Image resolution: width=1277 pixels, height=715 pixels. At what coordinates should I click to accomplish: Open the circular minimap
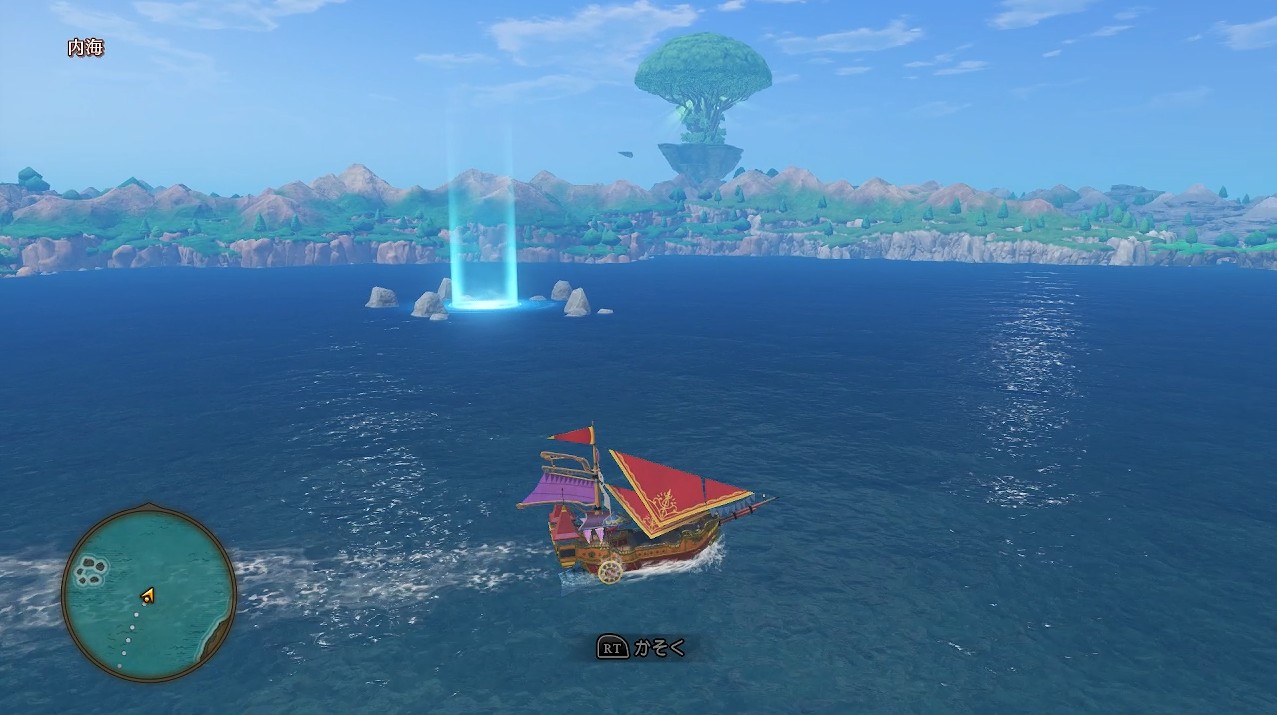pyautogui.click(x=149, y=594)
